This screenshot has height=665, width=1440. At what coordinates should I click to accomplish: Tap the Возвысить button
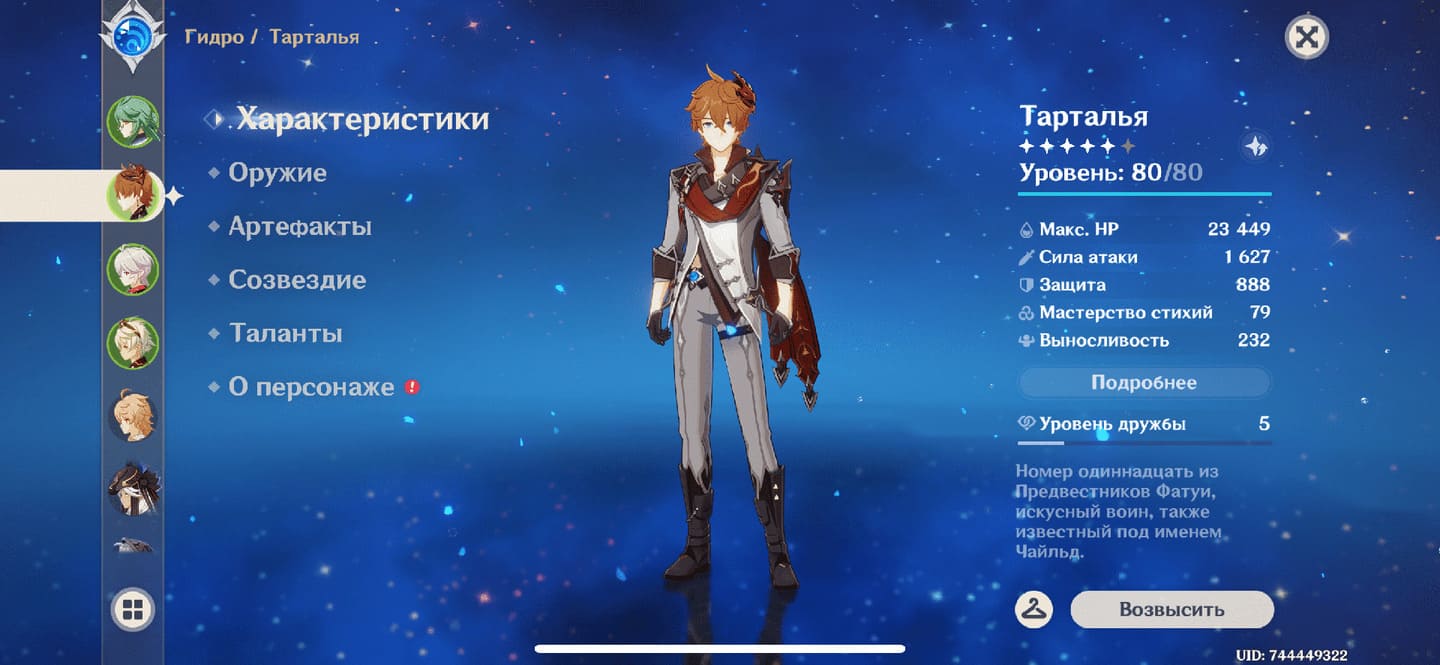click(x=1171, y=610)
